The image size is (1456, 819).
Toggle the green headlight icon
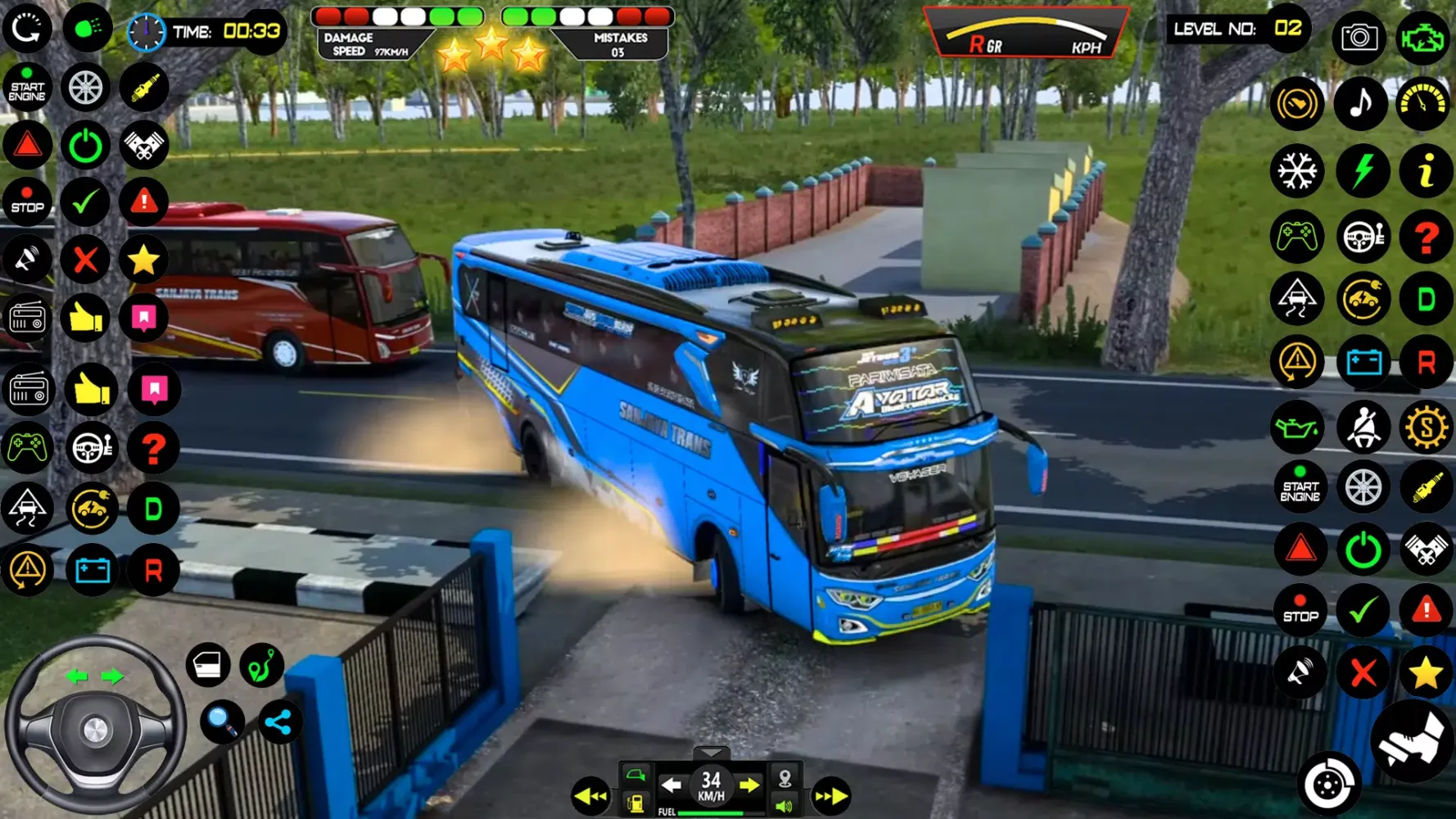87,28
